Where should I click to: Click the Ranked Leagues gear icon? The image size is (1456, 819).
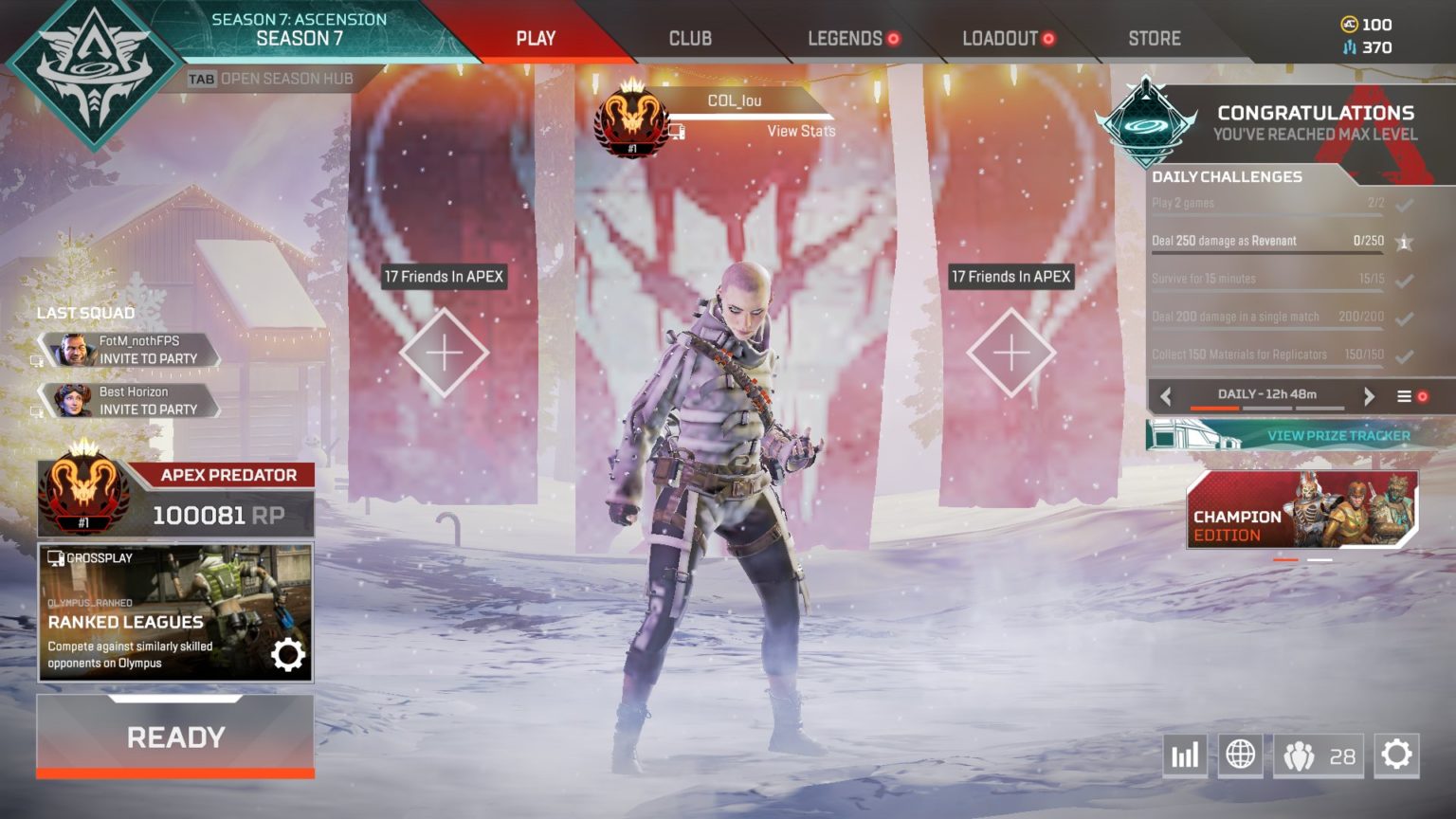[289, 653]
